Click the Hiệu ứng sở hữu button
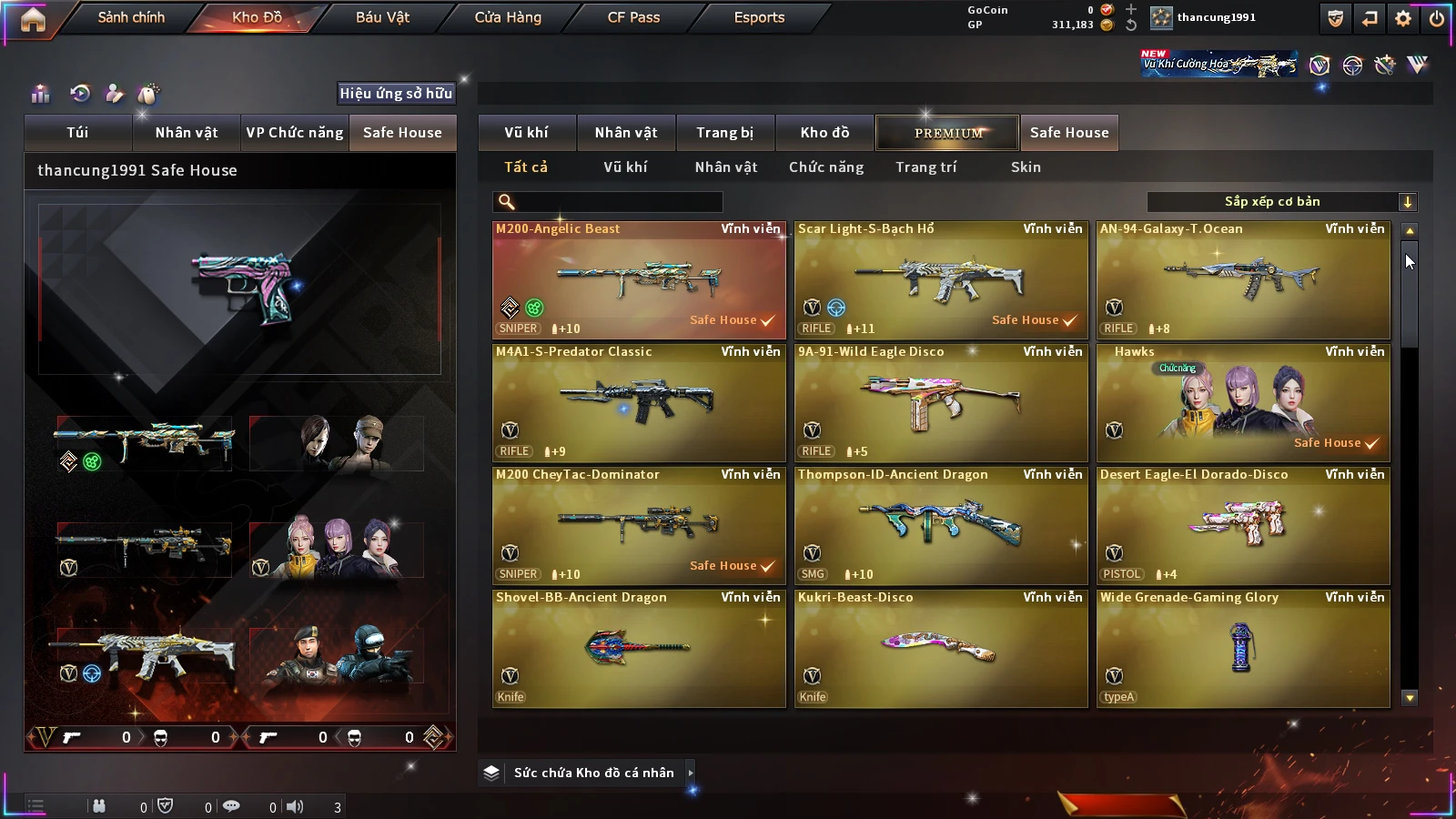 click(396, 93)
